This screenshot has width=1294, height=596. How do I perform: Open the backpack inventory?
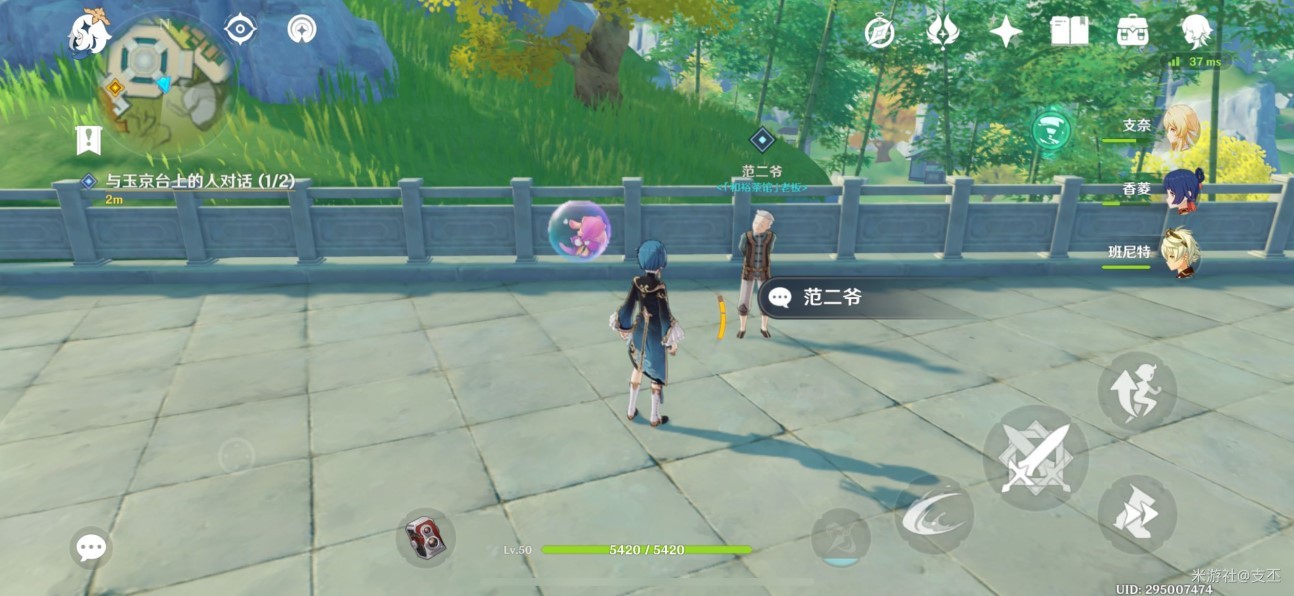[x=1132, y=32]
